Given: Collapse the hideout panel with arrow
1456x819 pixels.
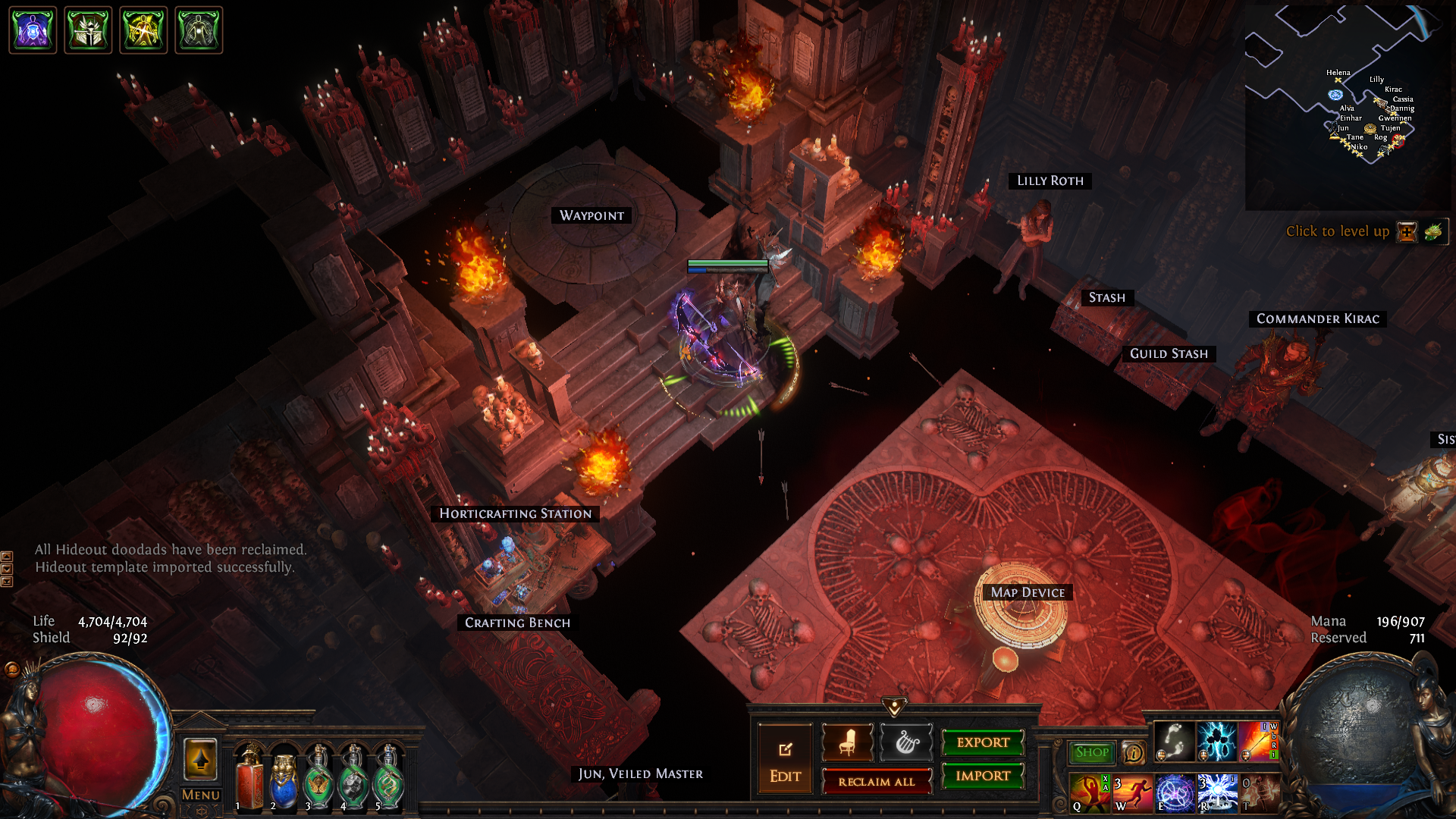Looking at the screenshot, I should pos(895,707).
